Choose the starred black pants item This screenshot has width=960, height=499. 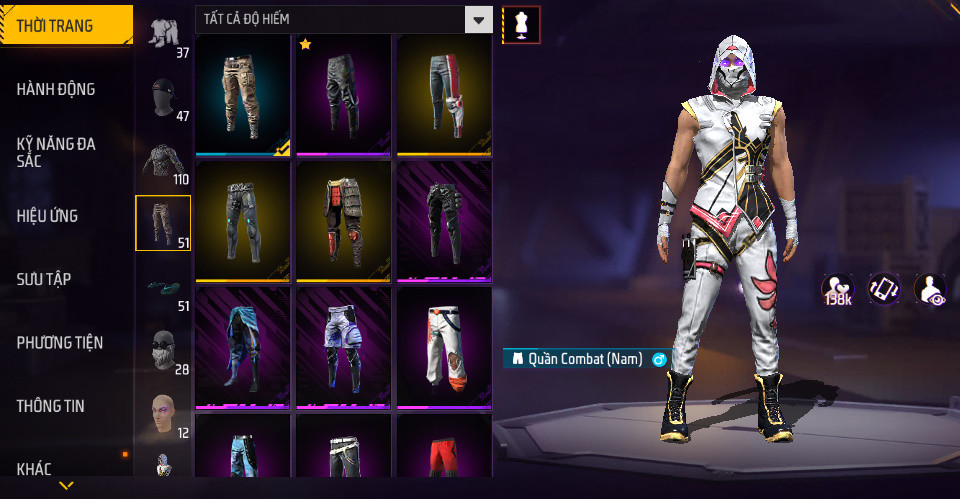pyautogui.click(x=343, y=94)
